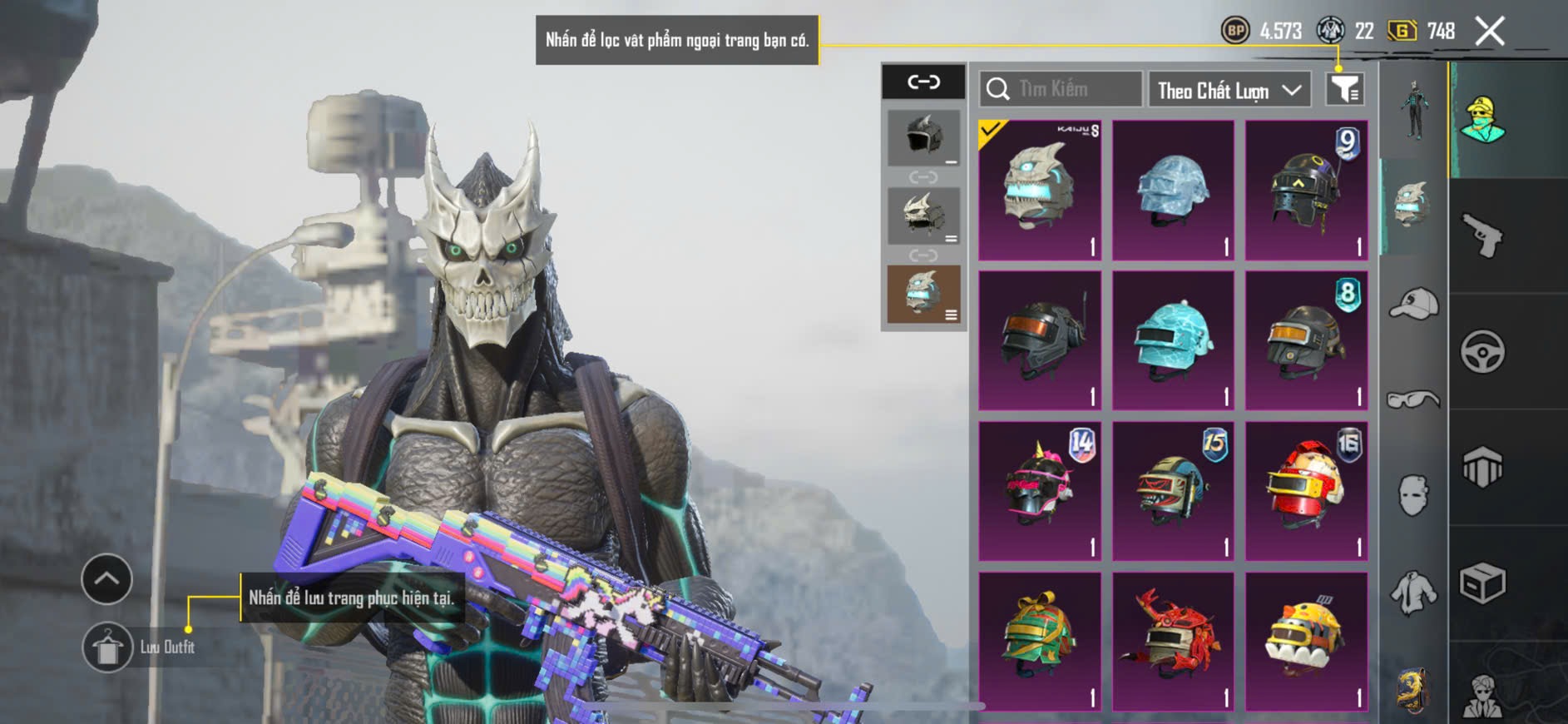Open the Theo Chất Lượng sort dropdown
Screen dimensions: 1568x724
pyautogui.click(x=1229, y=90)
